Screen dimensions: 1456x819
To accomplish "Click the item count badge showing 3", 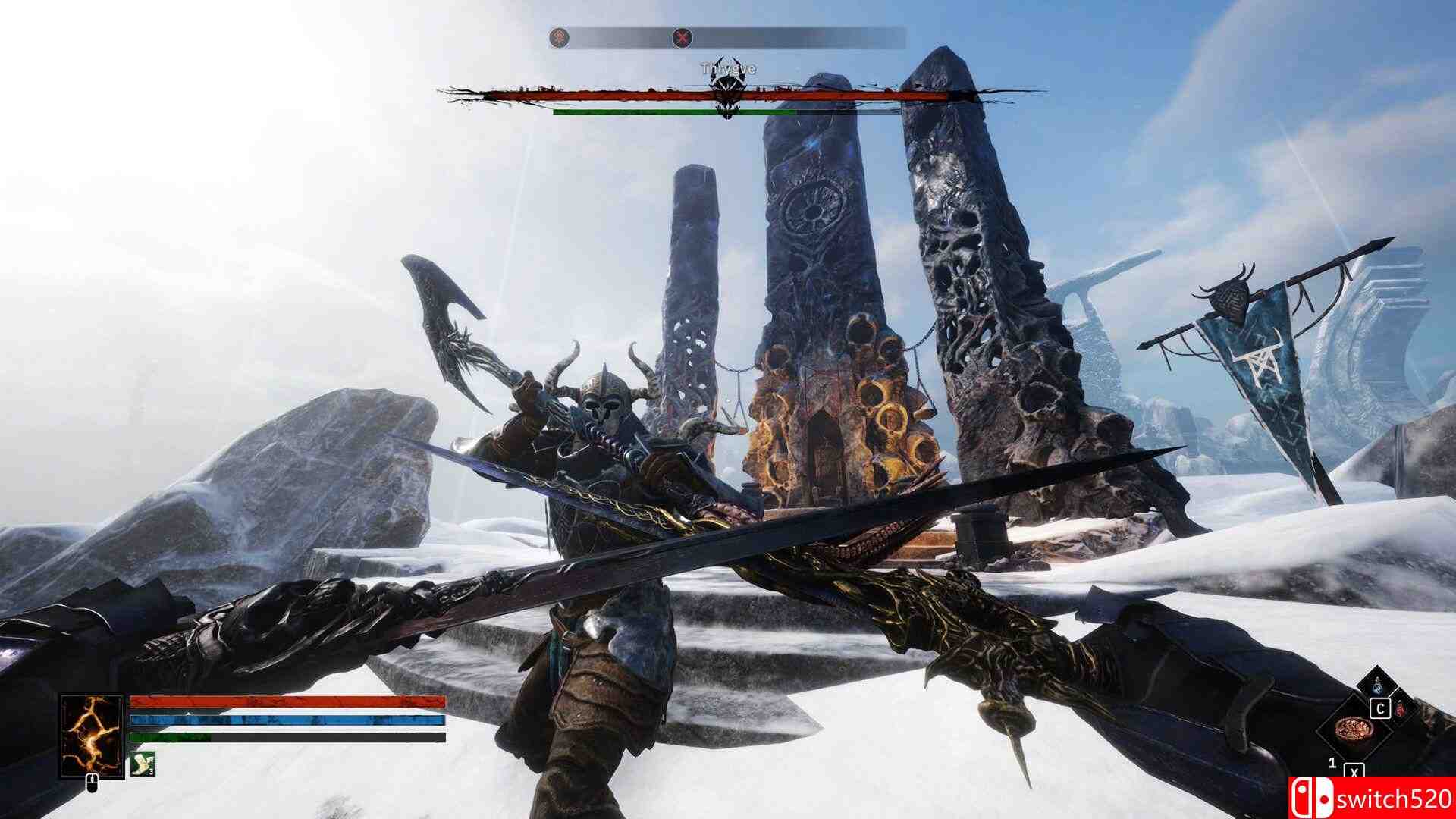I will (x=151, y=772).
